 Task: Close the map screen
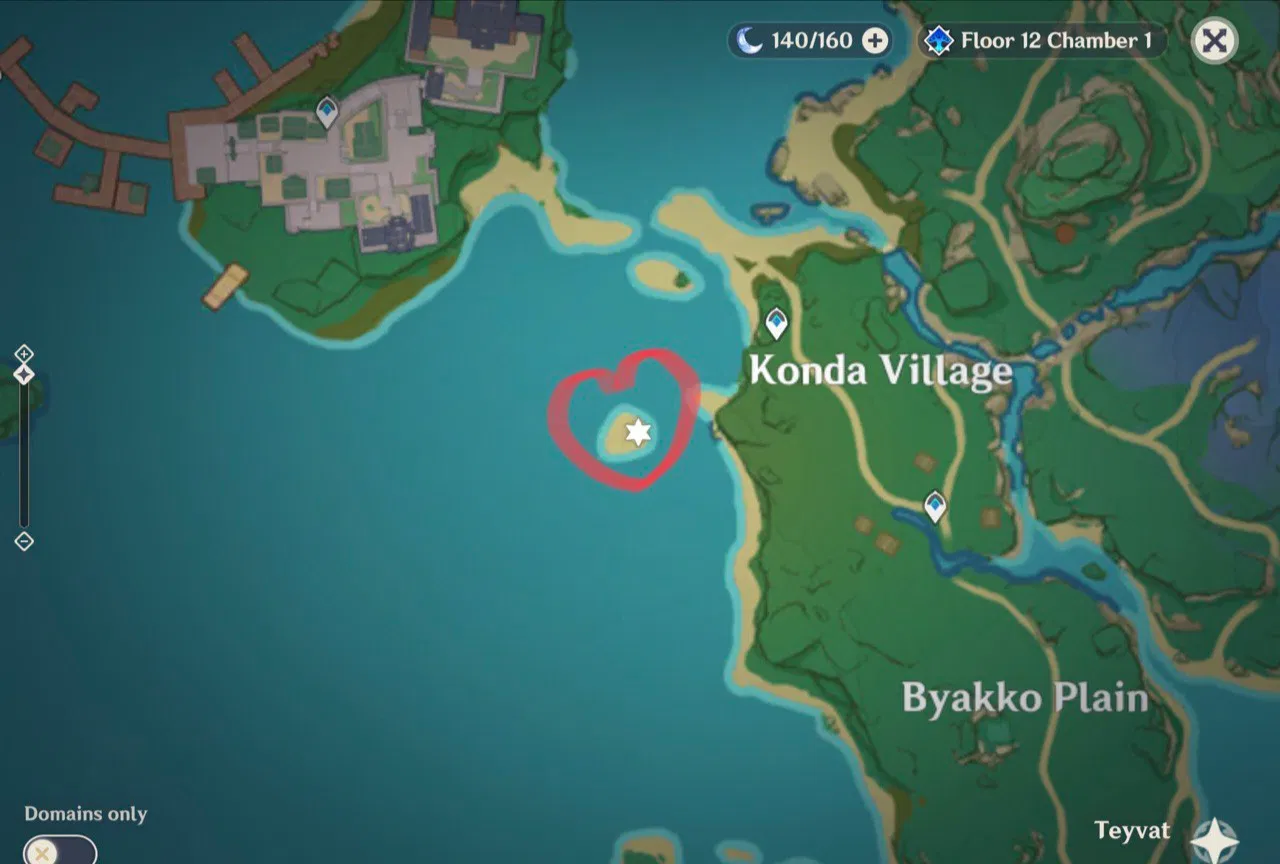[x=1214, y=40]
